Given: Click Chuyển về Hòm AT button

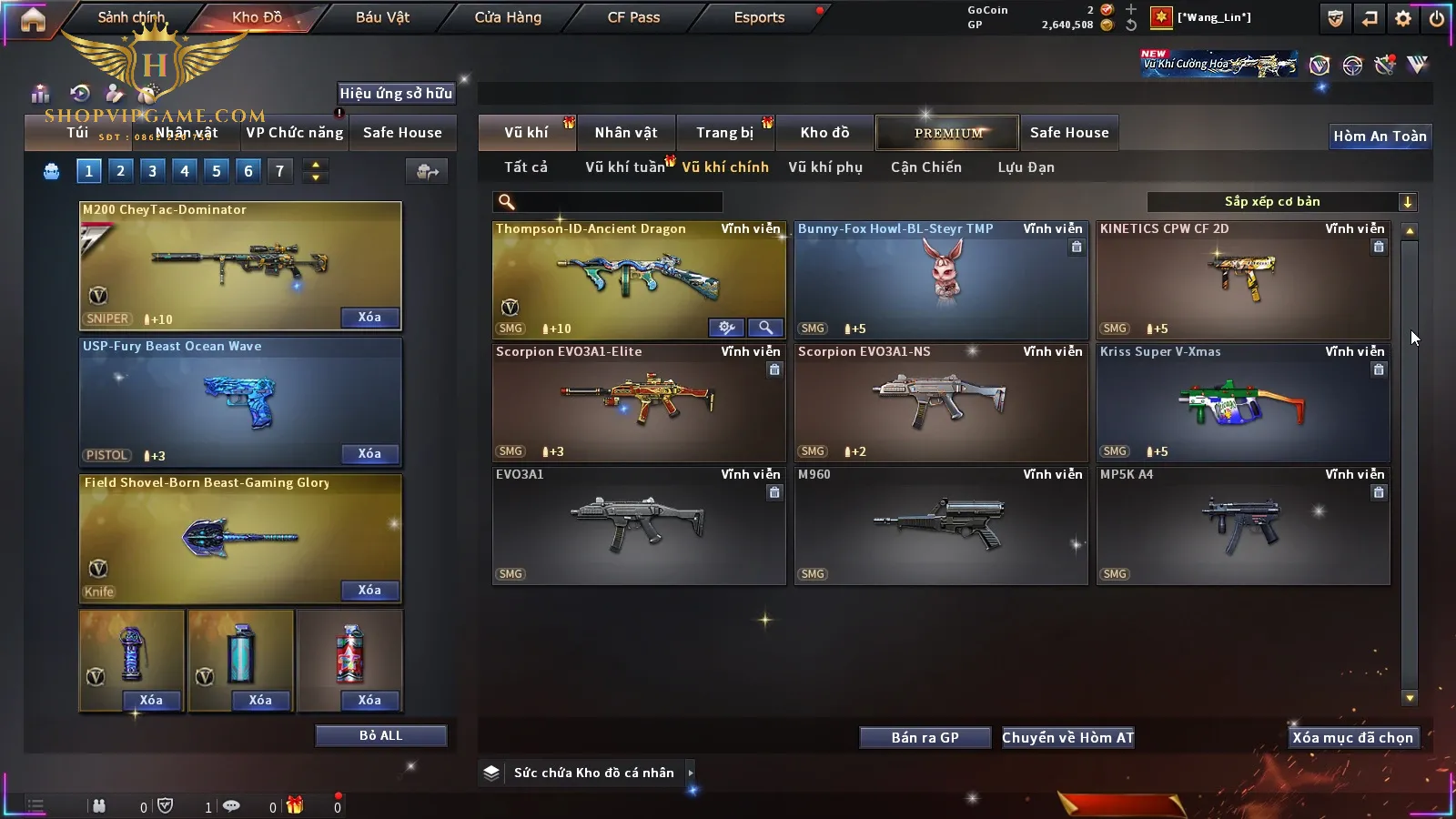Looking at the screenshot, I should [1067, 737].
